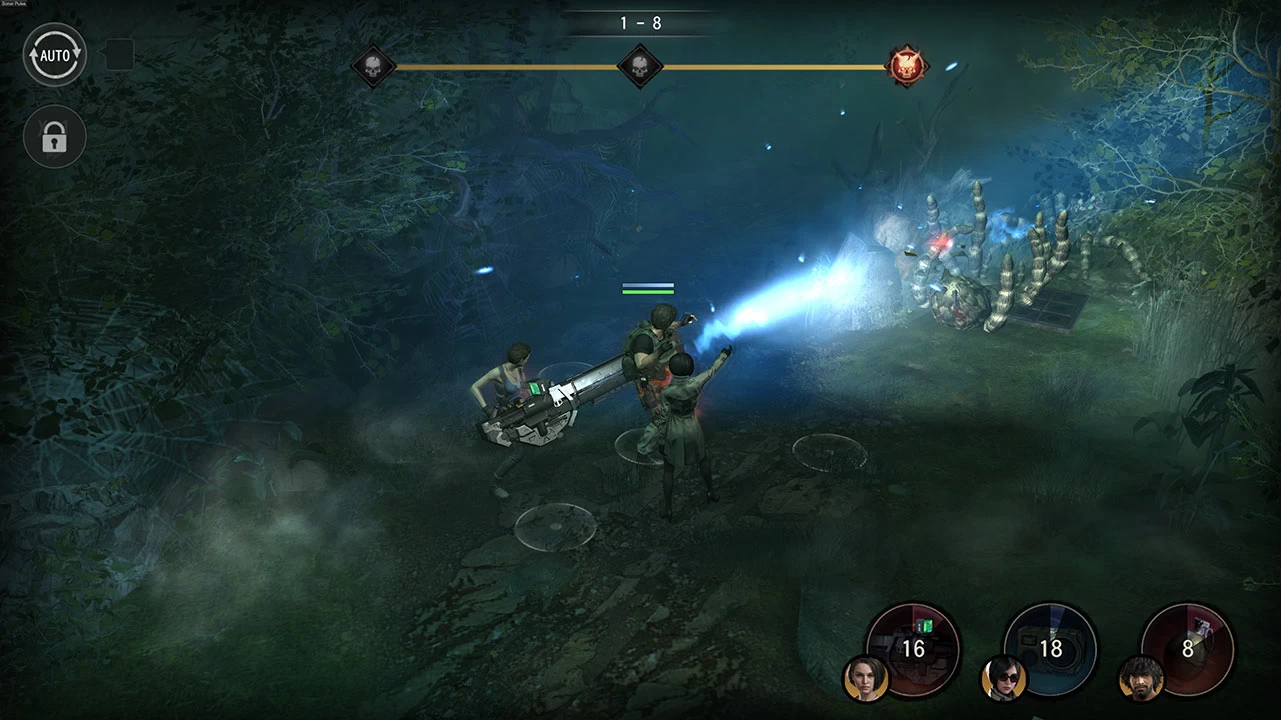1281x720 pixels.
Task: Activate the camera skill showing 18
Action: click(1051, 647)
